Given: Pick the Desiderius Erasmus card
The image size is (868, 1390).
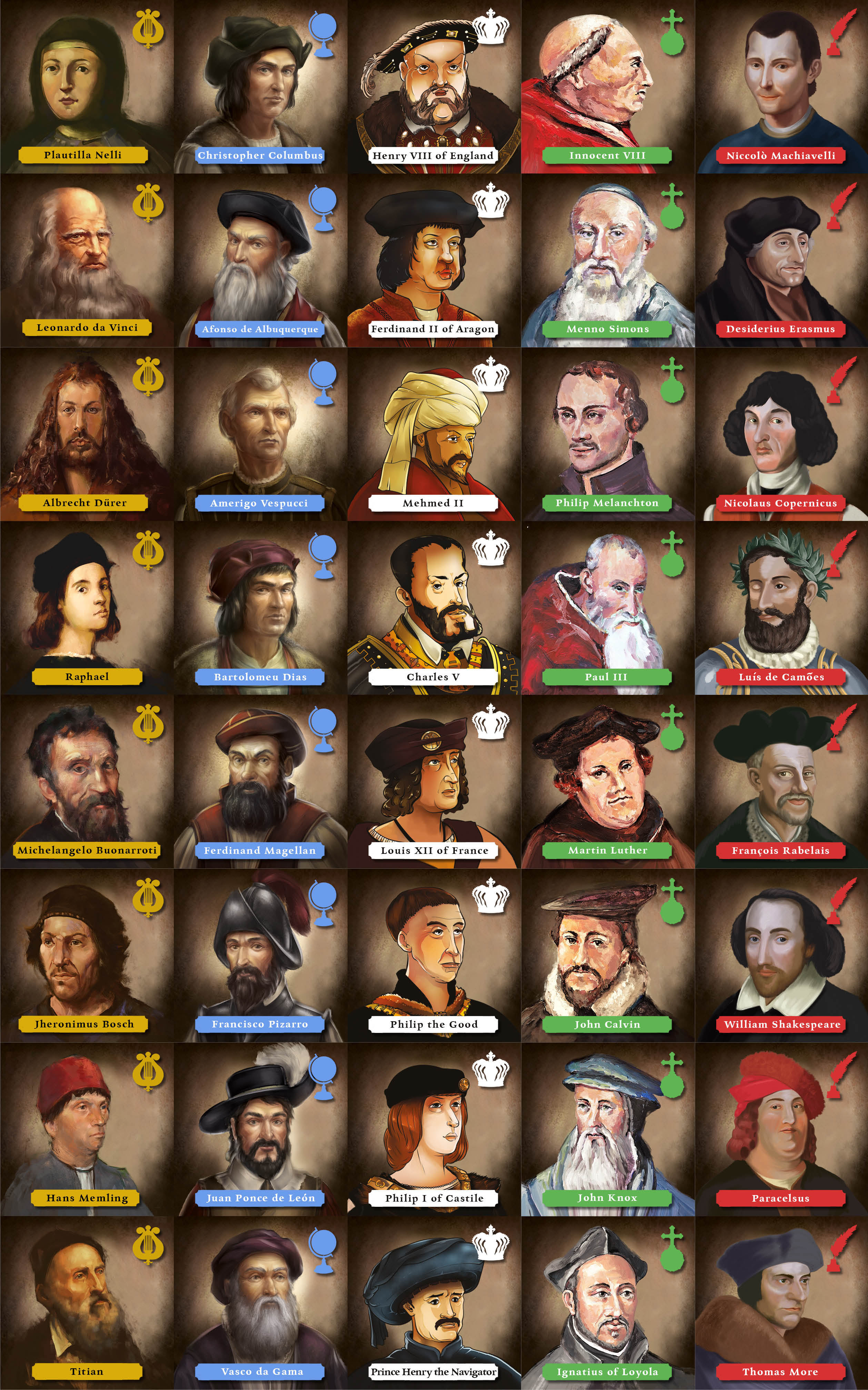Looking at the screenshot, I should coord(781,260).
